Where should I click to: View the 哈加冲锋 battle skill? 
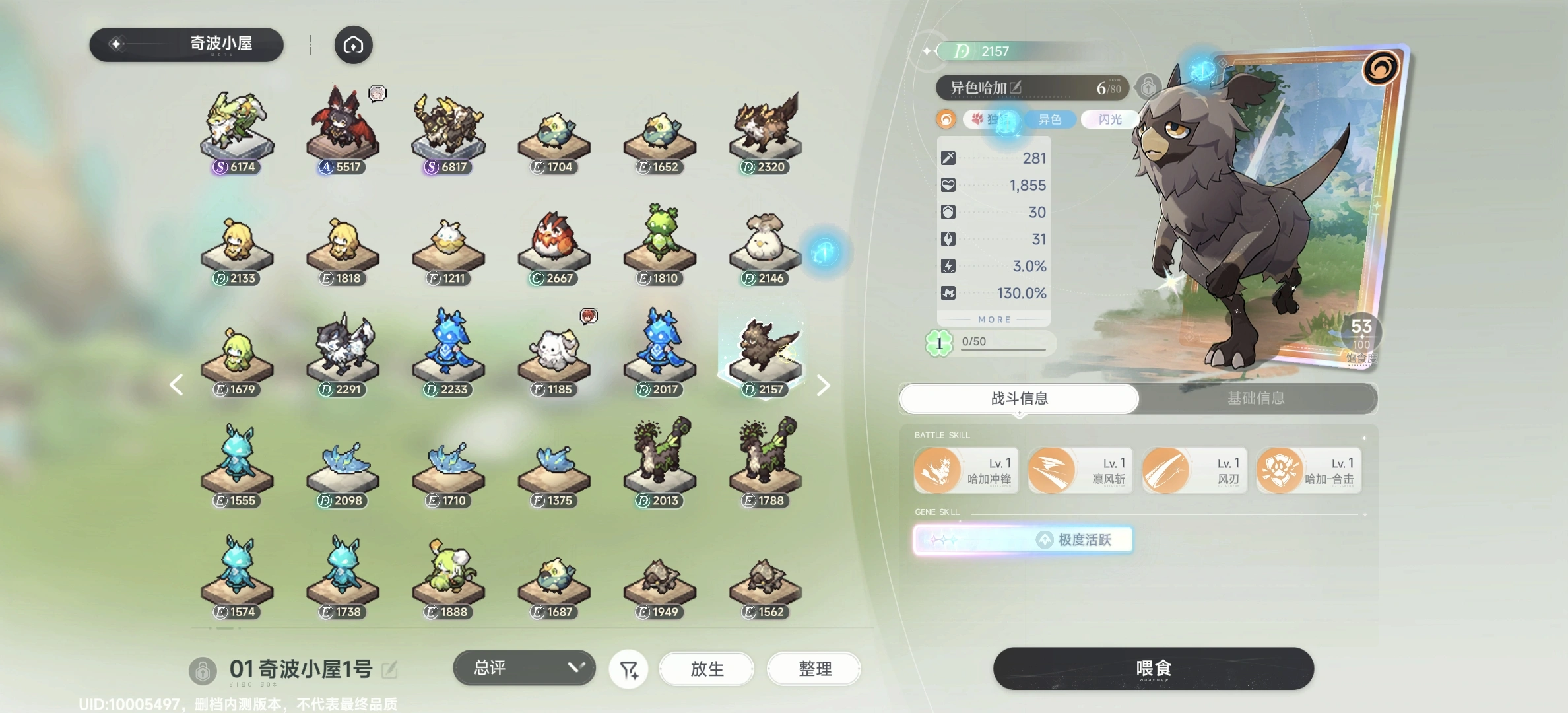pyautogui.click(x=965, y=471)
